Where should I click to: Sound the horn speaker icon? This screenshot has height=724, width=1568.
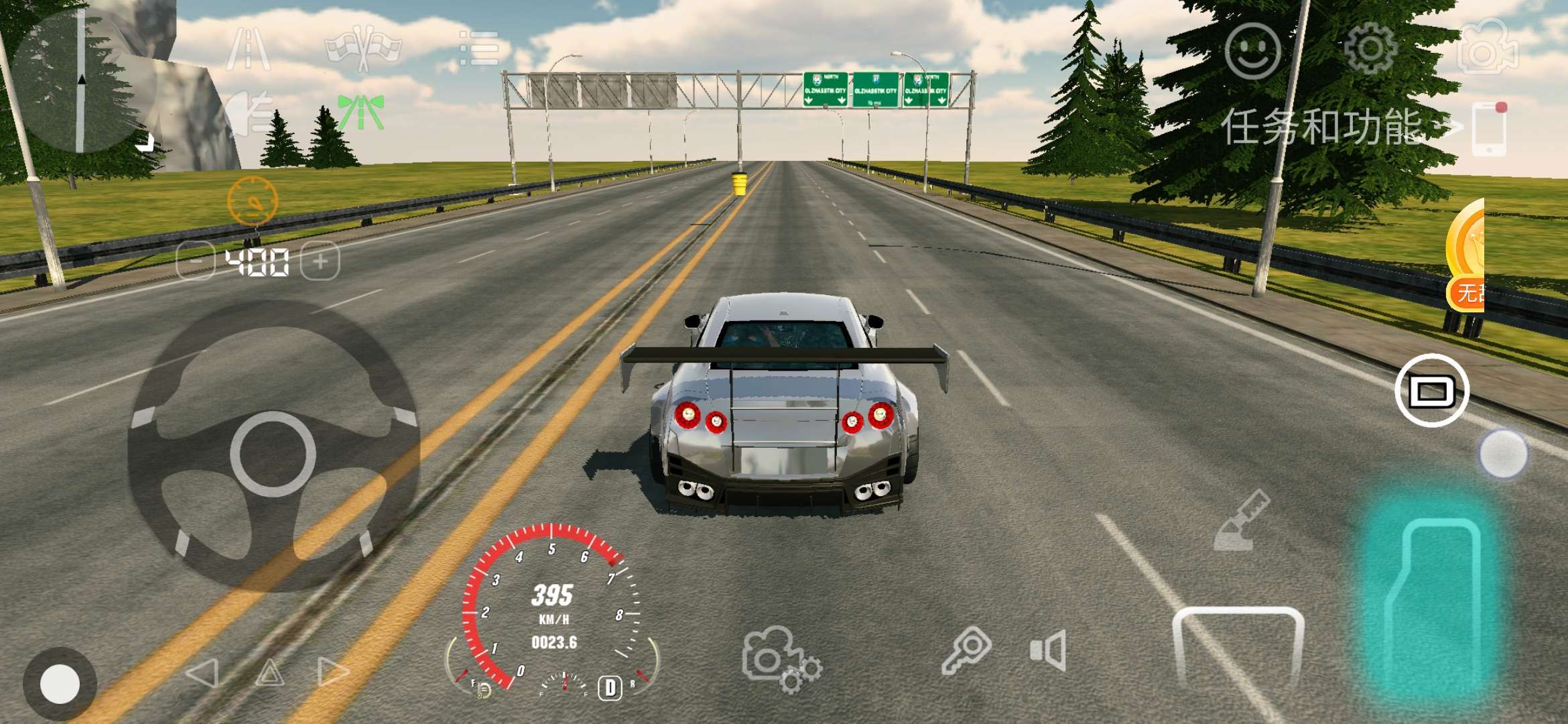coord(1048,650)
